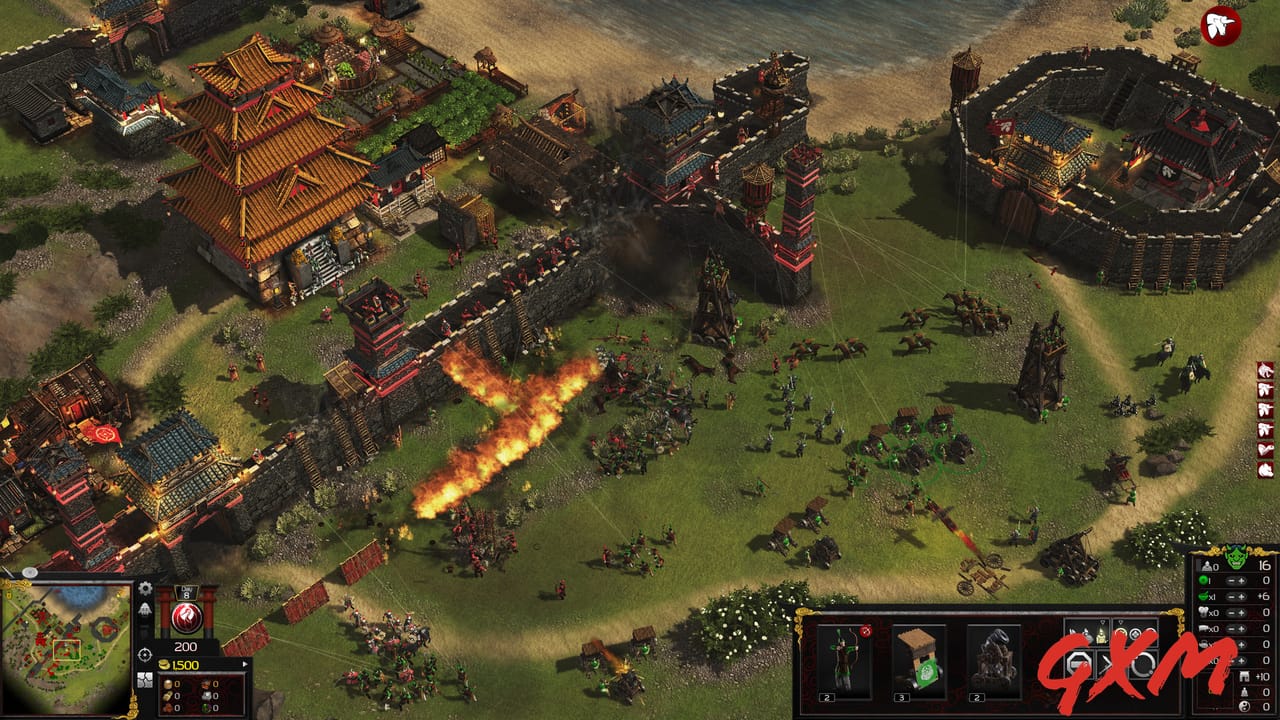The image size is (1280, 720).
Task: Select the mounted mortar unit thumbnail
Action: pos(994,655)
